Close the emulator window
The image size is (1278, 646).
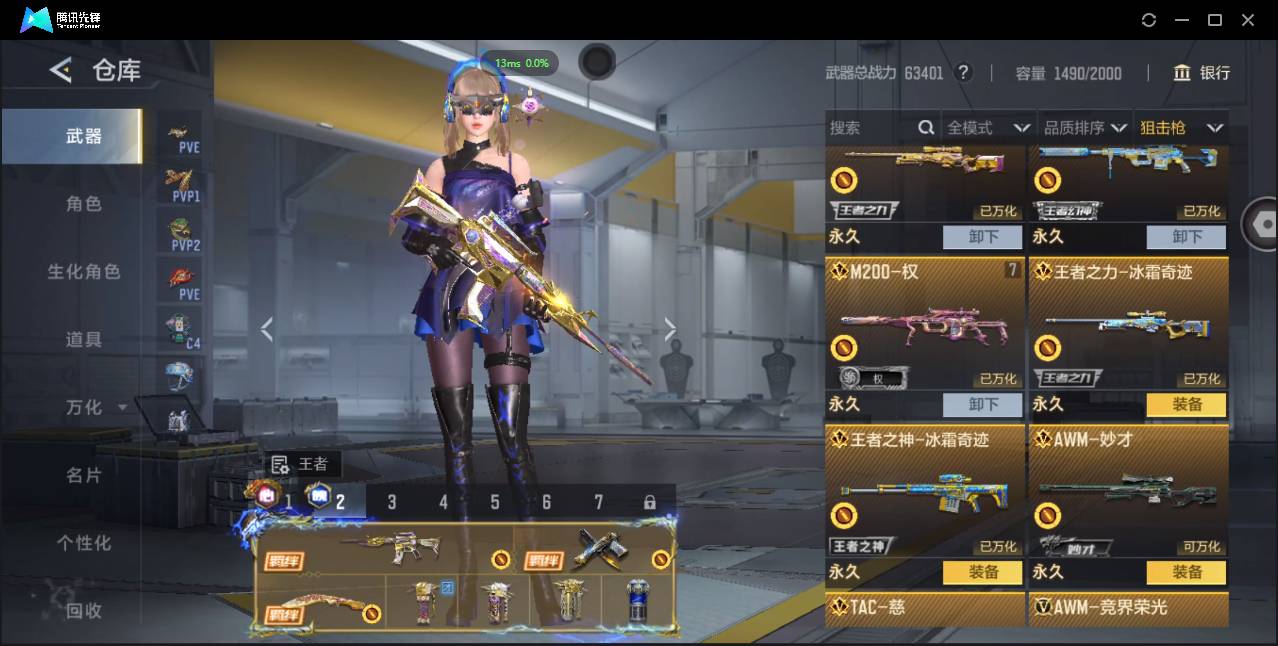(x=1248, y=20)
